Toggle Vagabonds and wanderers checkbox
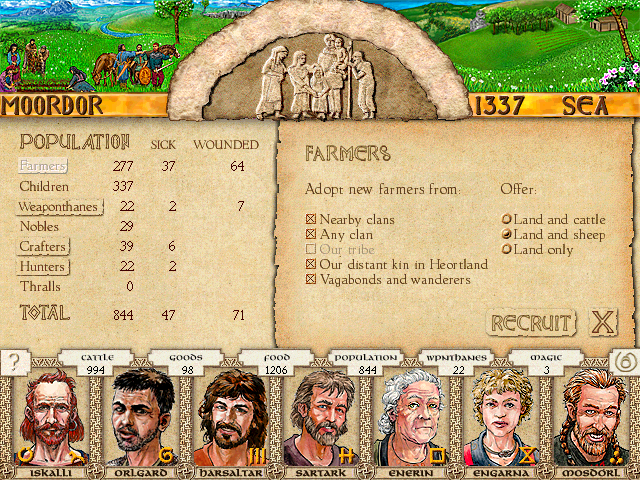Viewport: 640px width, 480px height. pos(310,279)
